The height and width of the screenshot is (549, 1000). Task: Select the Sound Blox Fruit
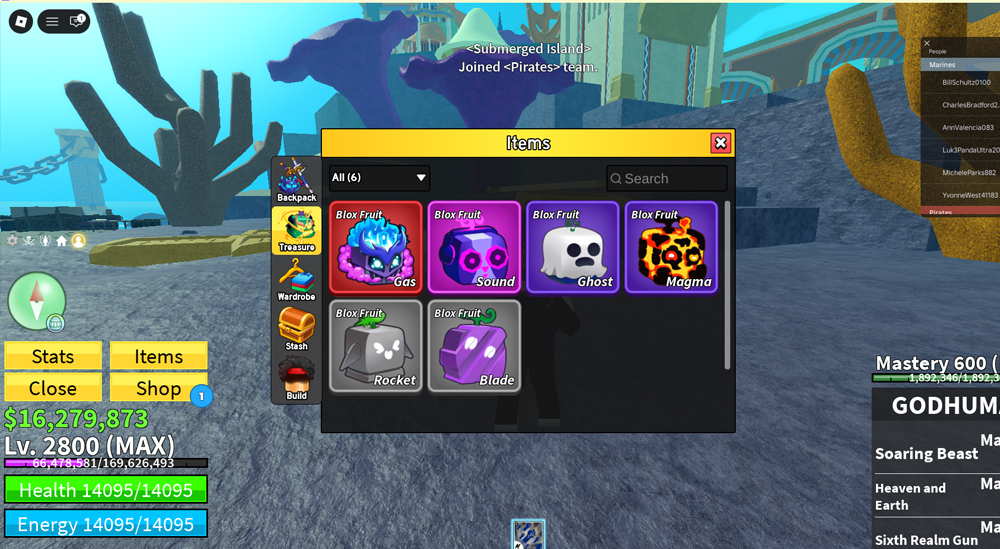pyautogui.click(x=474, y=247)
